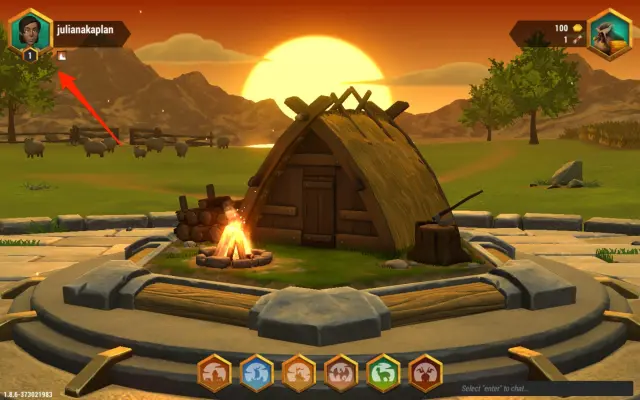640x400 pixels.
Task: Click the small icon under the player name
Action: coord(62,56)
